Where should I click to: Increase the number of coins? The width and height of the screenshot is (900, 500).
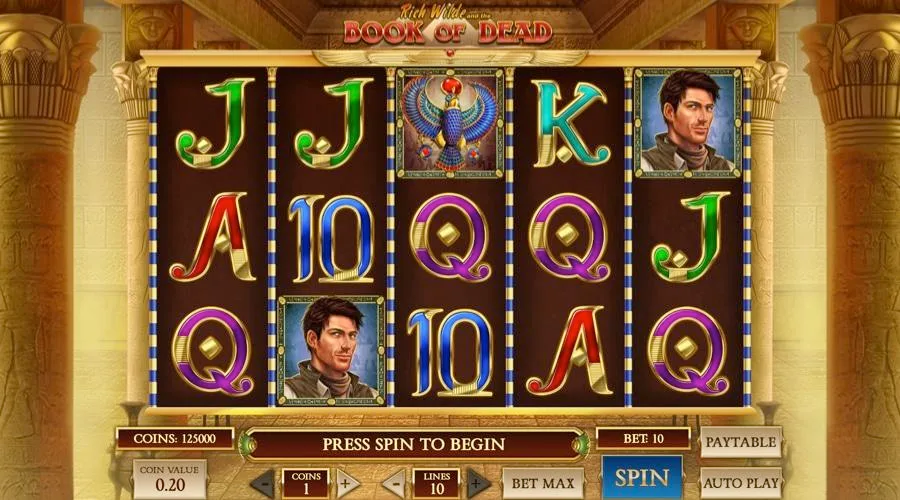pos(347,482)
